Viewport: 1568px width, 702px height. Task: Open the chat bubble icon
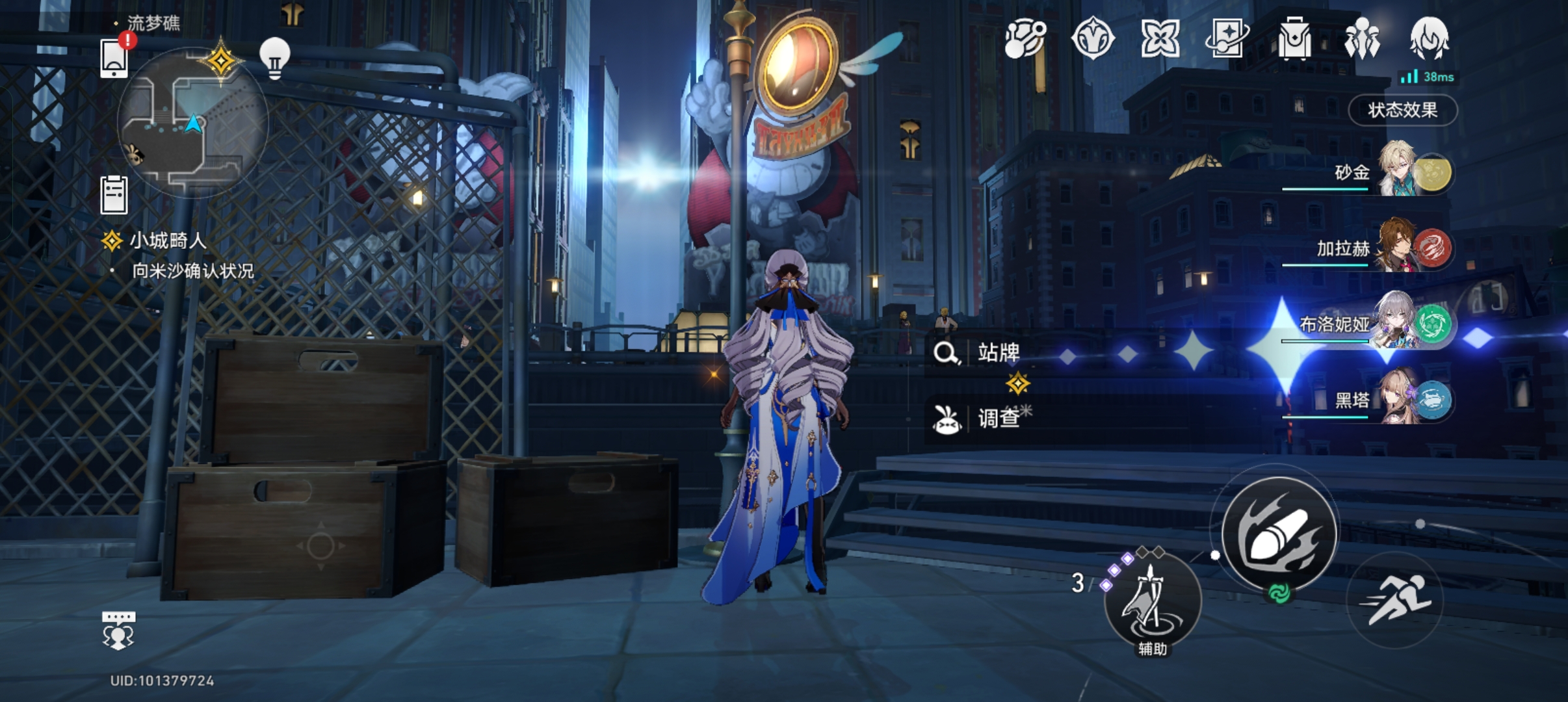pyautogui.click(x=118, y=630)
